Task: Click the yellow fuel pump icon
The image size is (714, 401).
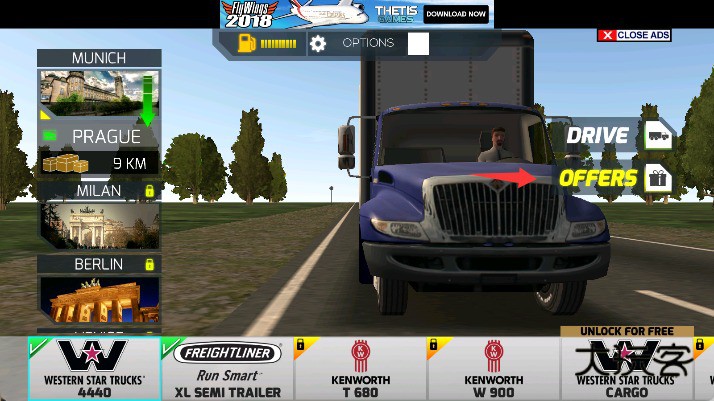Action: (247, 43)
